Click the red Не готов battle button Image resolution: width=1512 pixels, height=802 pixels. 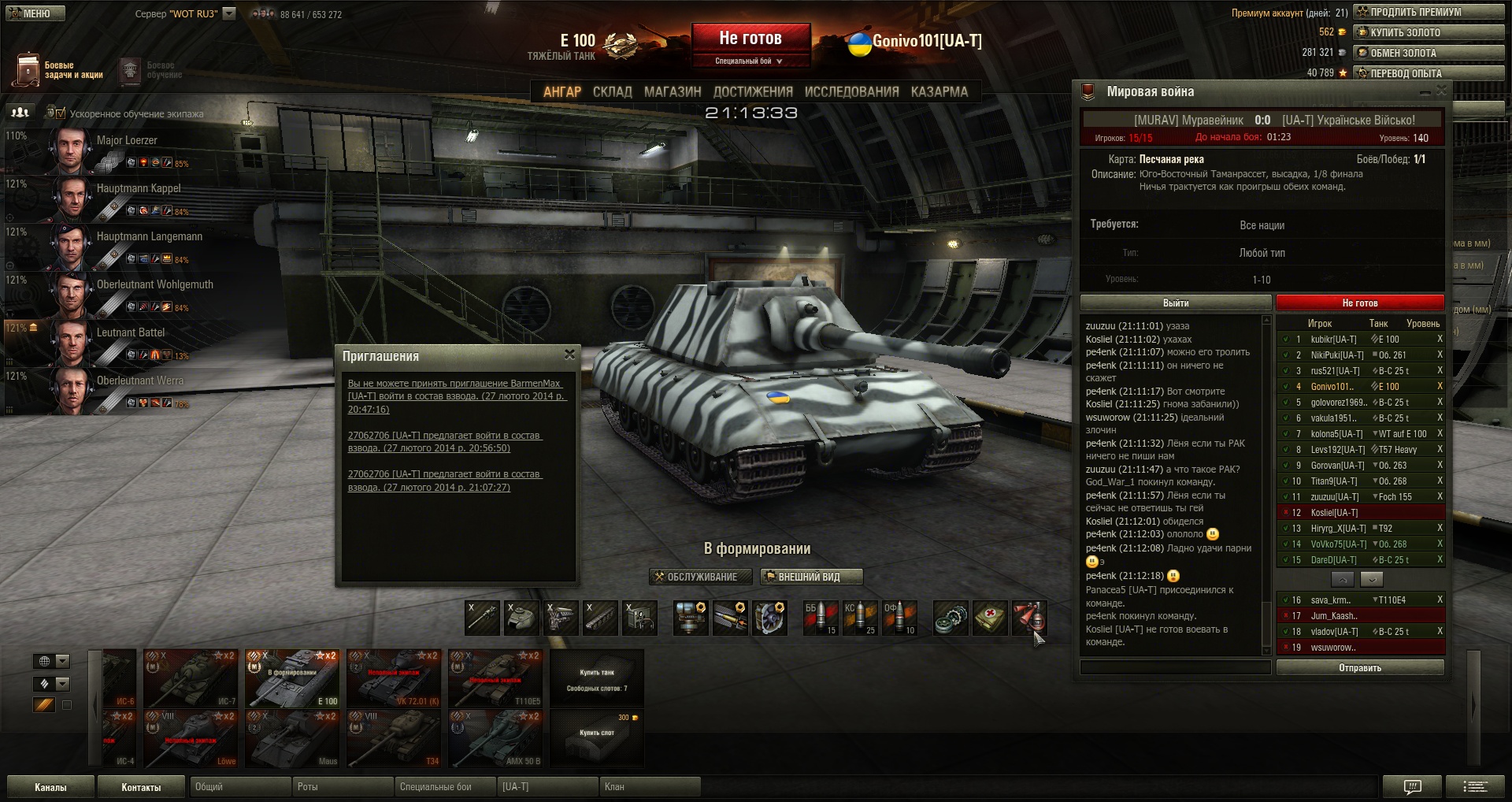pos(750,39)
